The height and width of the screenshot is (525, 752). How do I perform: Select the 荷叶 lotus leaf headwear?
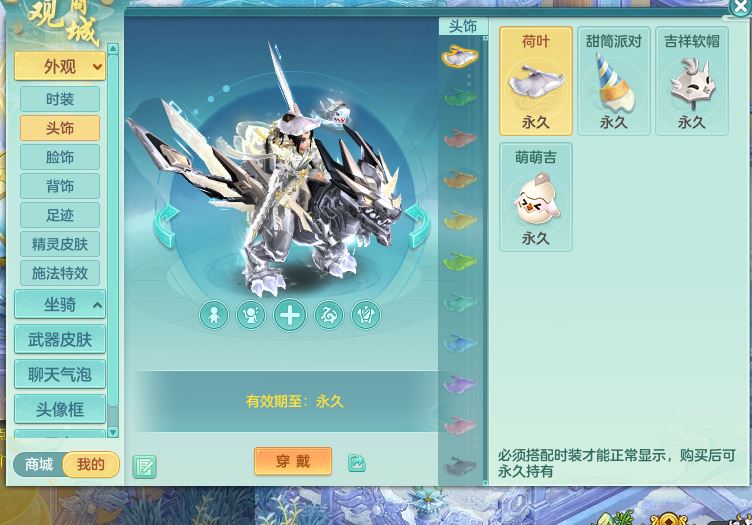(x=536, y=82)
